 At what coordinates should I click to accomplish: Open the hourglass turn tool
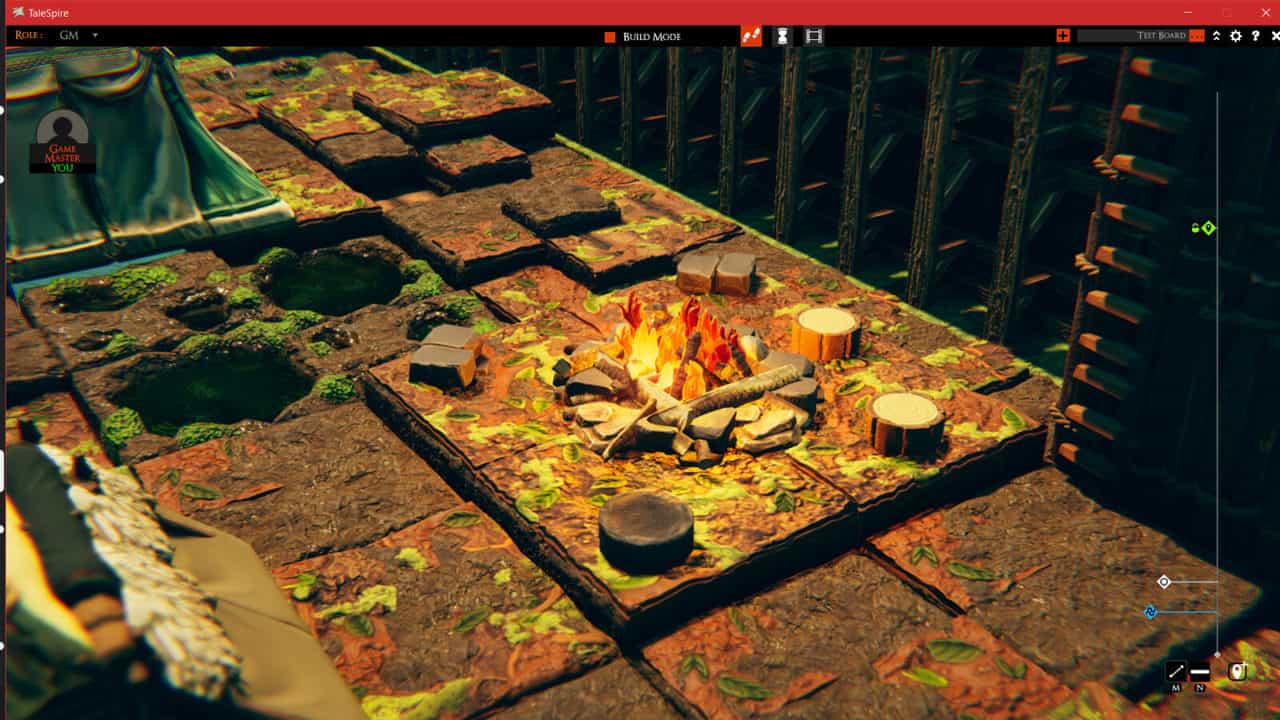pos(783,36)
